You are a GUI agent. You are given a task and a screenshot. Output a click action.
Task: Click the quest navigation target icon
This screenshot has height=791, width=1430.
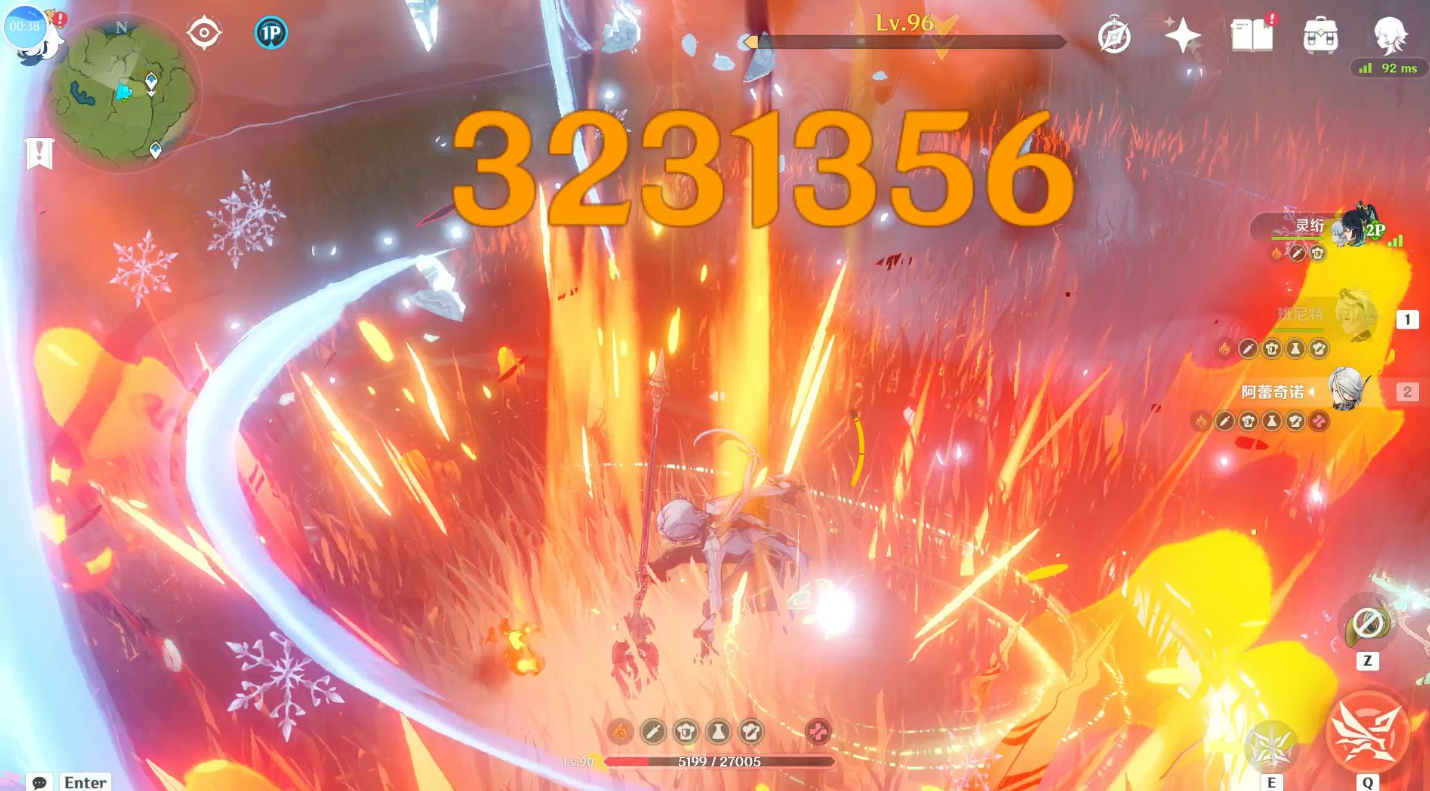coord(204,33)
